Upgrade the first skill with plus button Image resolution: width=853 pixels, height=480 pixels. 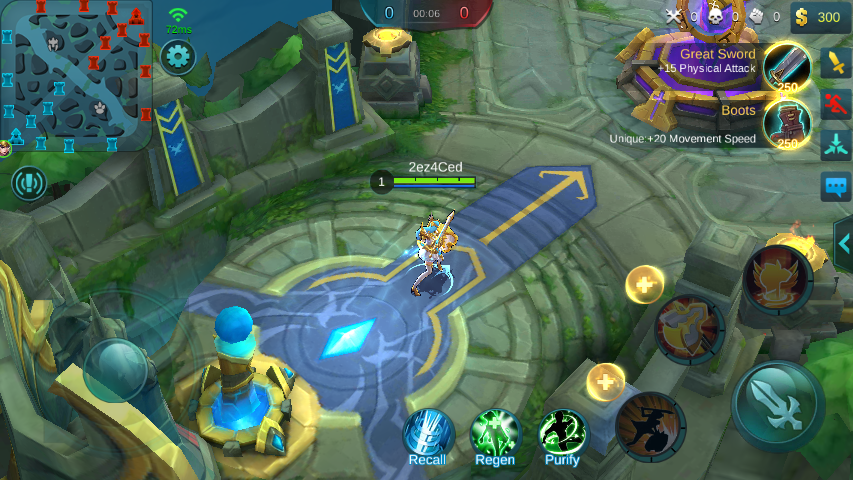click(x=606, y=381)
